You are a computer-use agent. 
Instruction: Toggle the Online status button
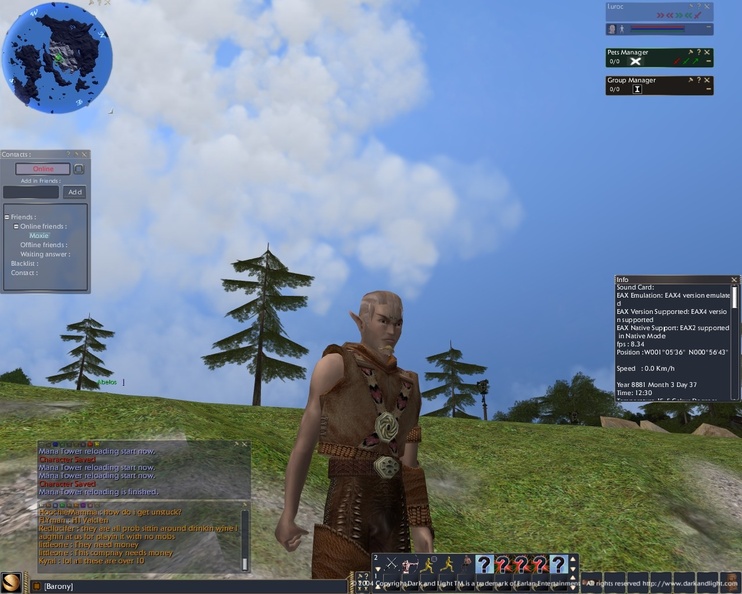point(43,169)
